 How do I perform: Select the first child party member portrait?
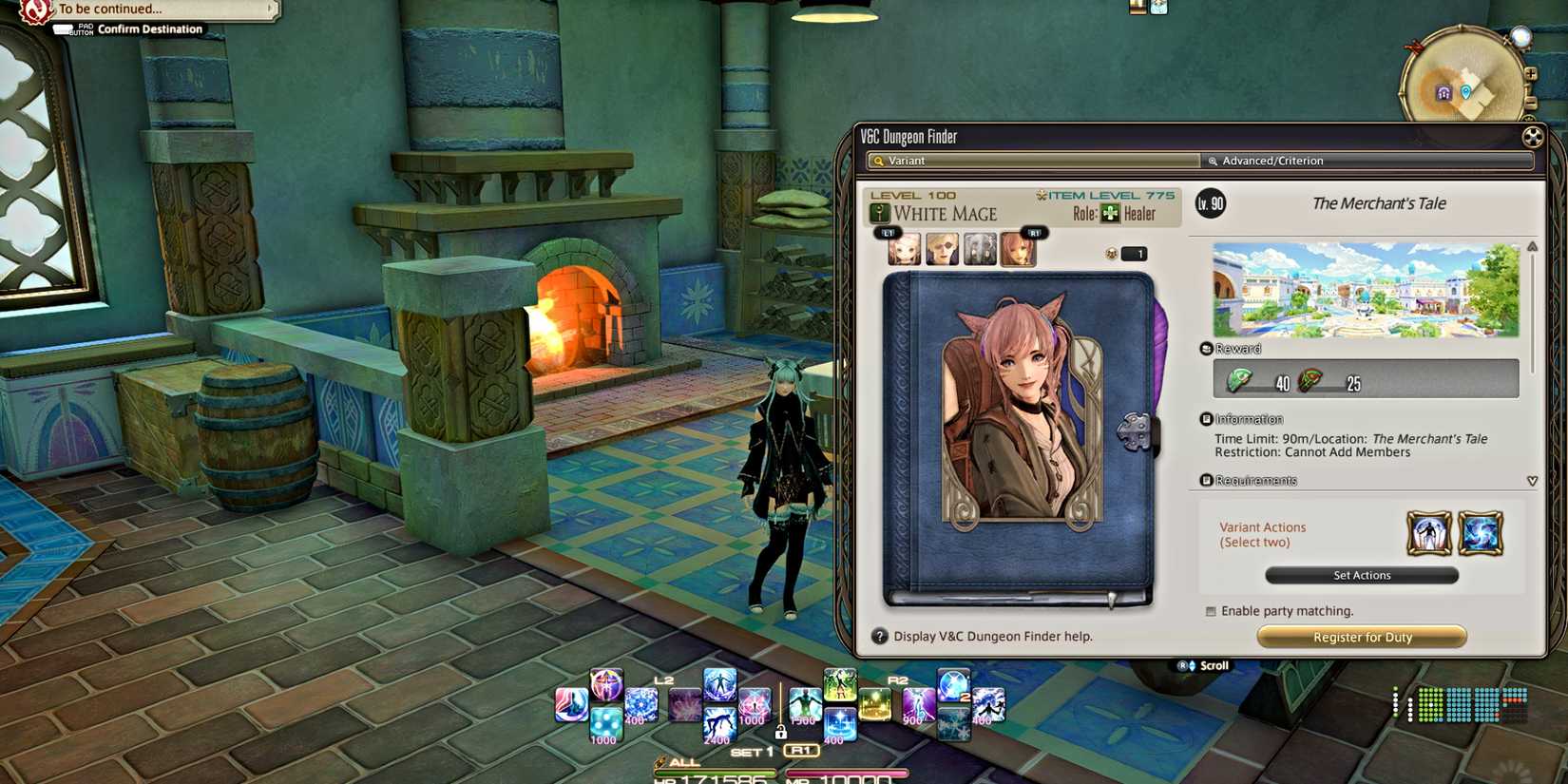[902, 248]
